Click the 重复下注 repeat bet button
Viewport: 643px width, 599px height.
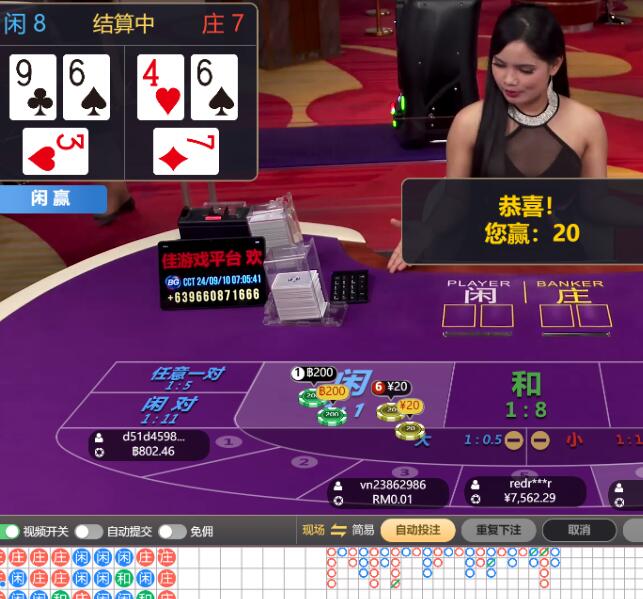498,530
